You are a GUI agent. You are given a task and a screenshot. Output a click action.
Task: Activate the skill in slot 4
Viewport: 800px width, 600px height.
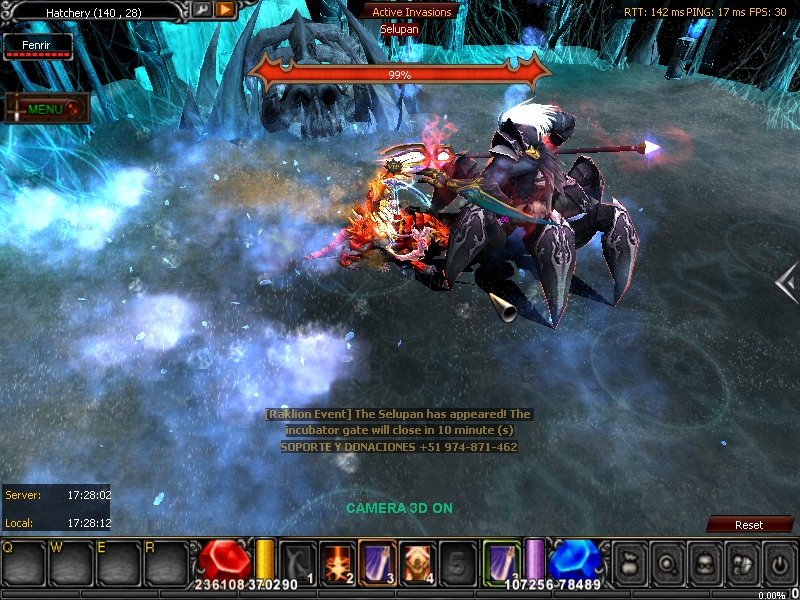416,561
